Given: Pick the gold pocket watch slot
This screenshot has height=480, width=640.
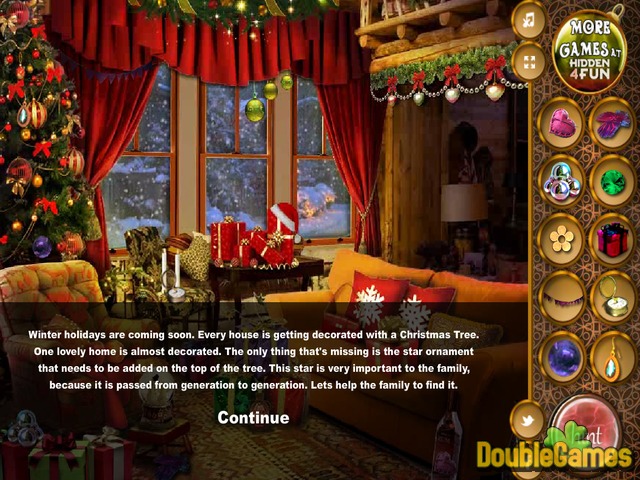Looking at the screenshot, I should coord(610,297).
